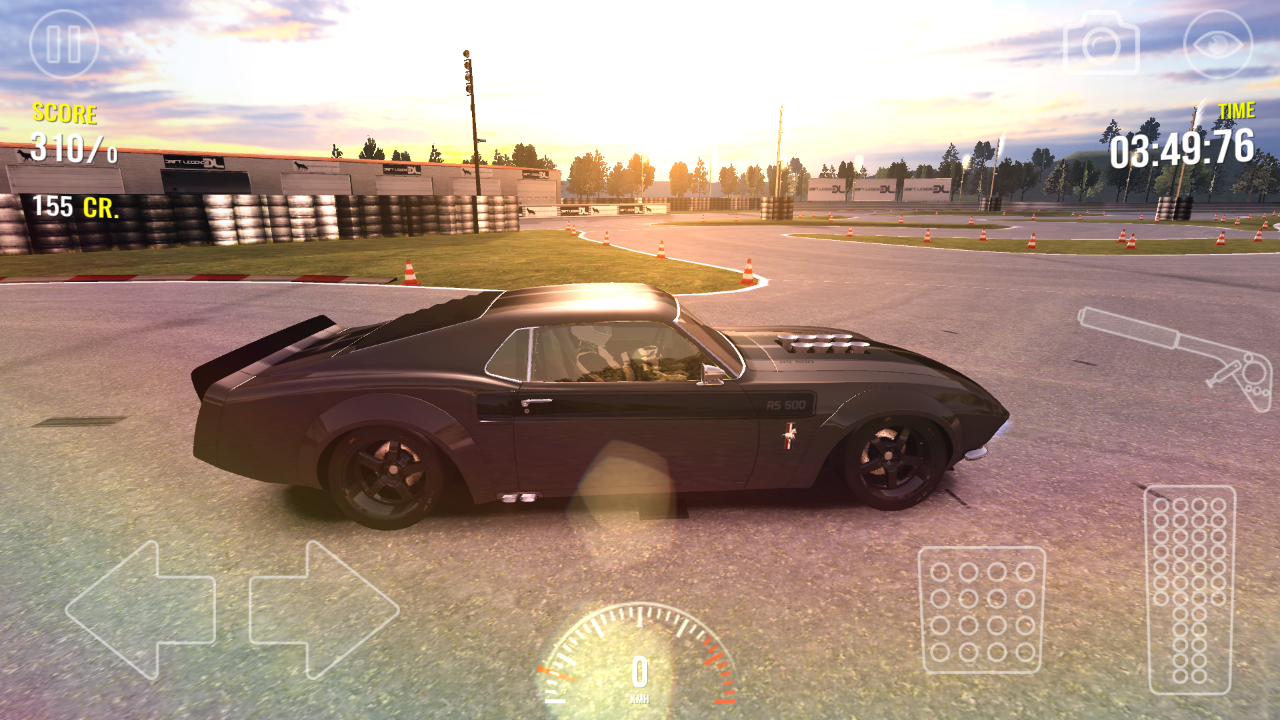The height and width of the screenshot is (720, 1280).
Task: Pause the game with the pause button
Action: (x=64, y=44)
